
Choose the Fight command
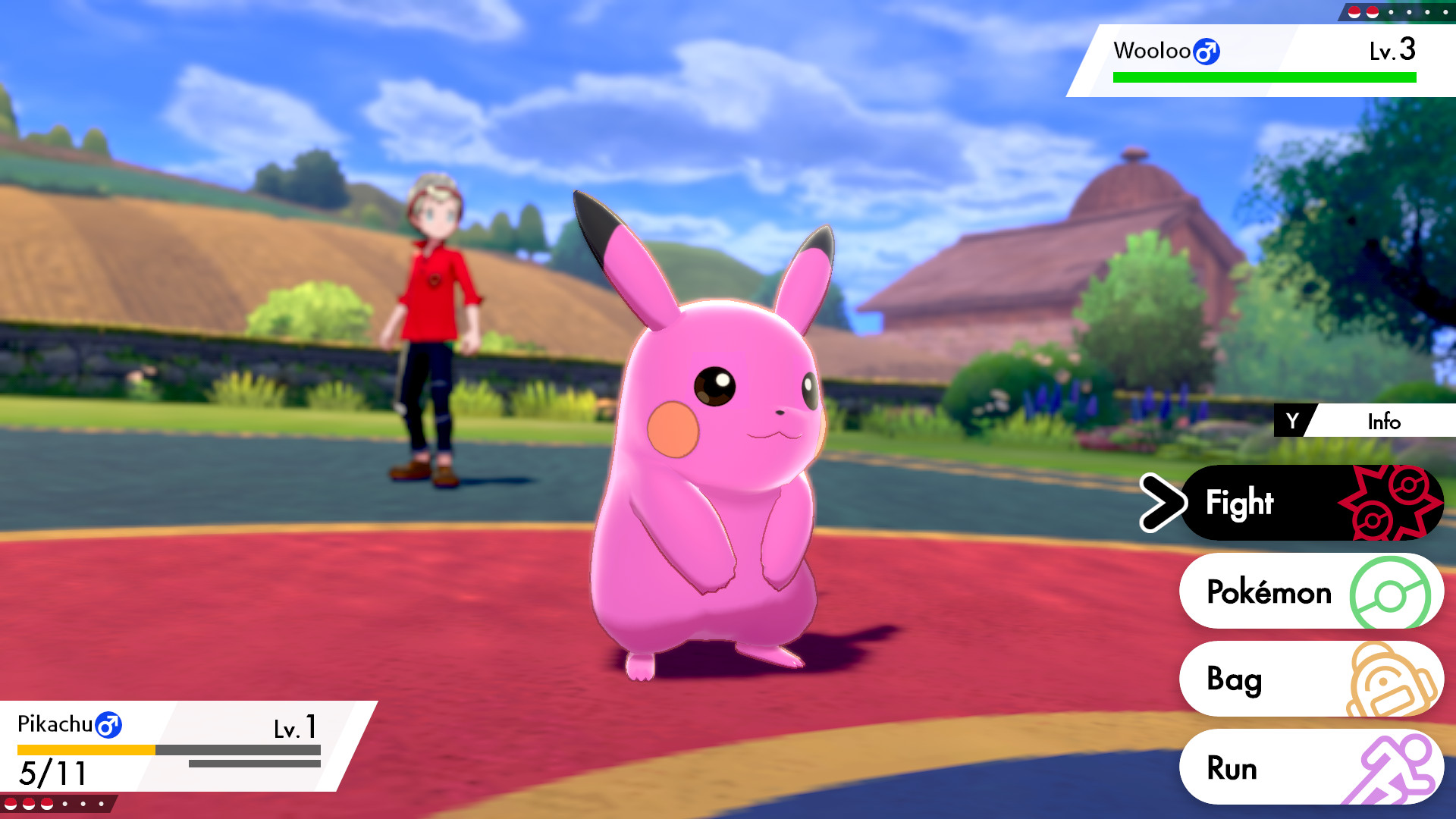1241,502
